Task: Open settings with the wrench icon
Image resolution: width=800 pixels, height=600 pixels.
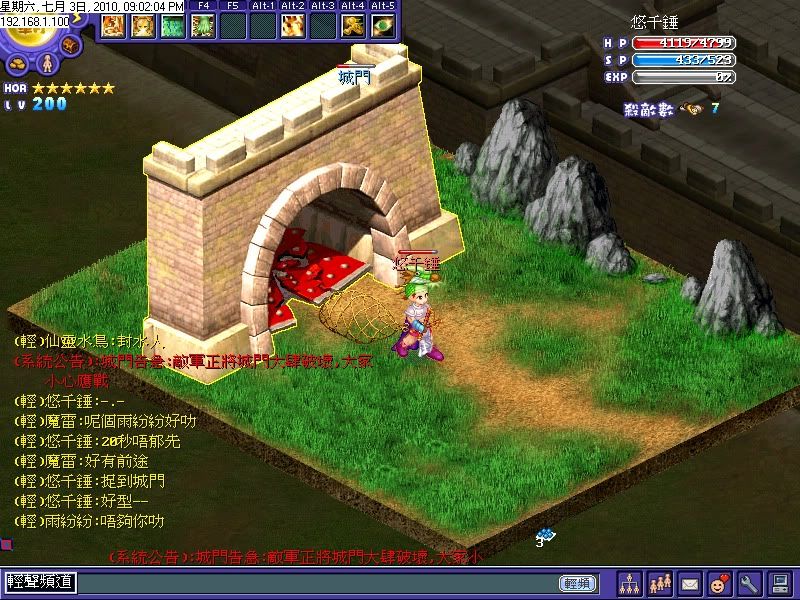Action: coord(748,582)
